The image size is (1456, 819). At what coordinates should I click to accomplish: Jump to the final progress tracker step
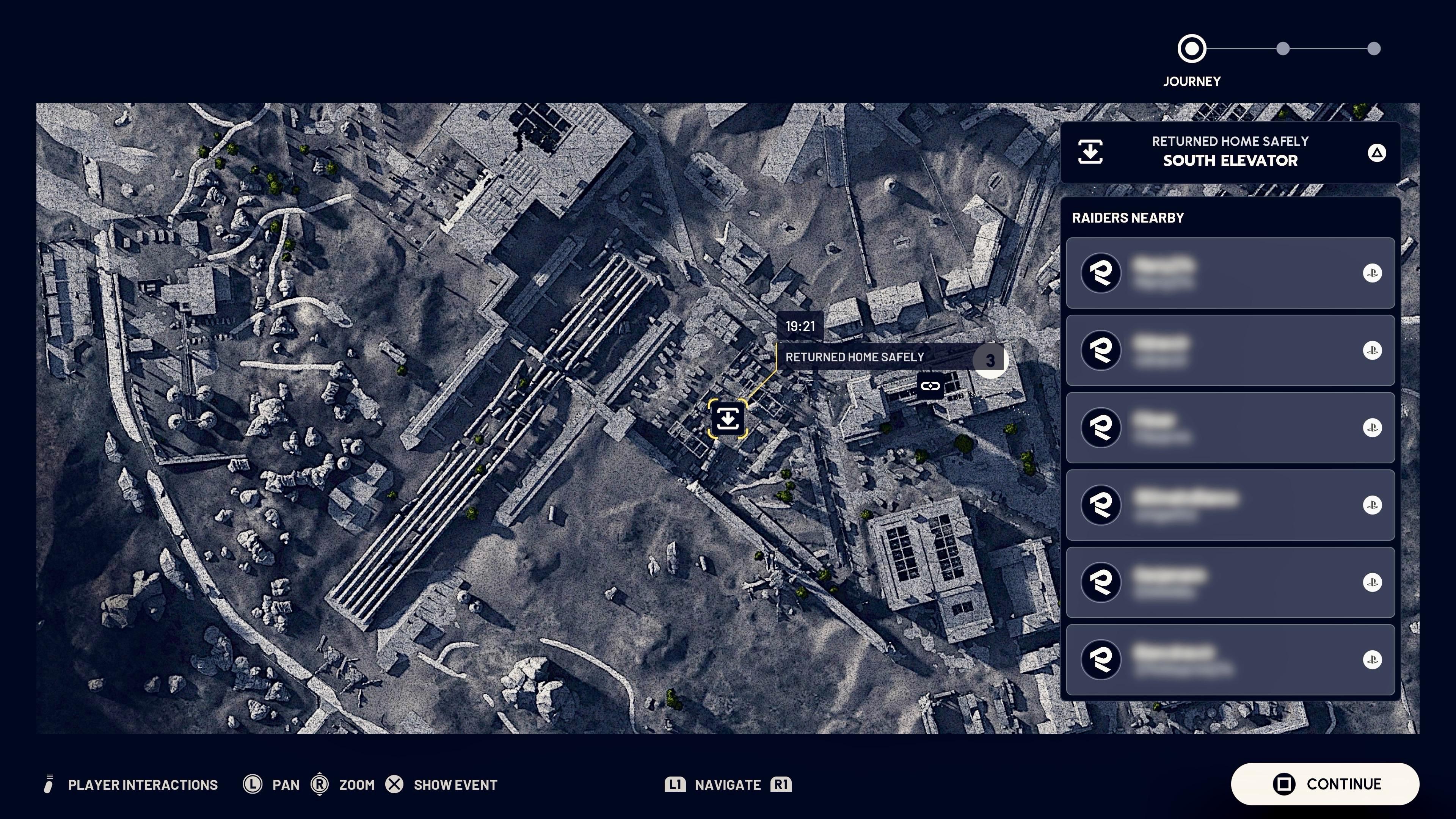point(1373,49)
